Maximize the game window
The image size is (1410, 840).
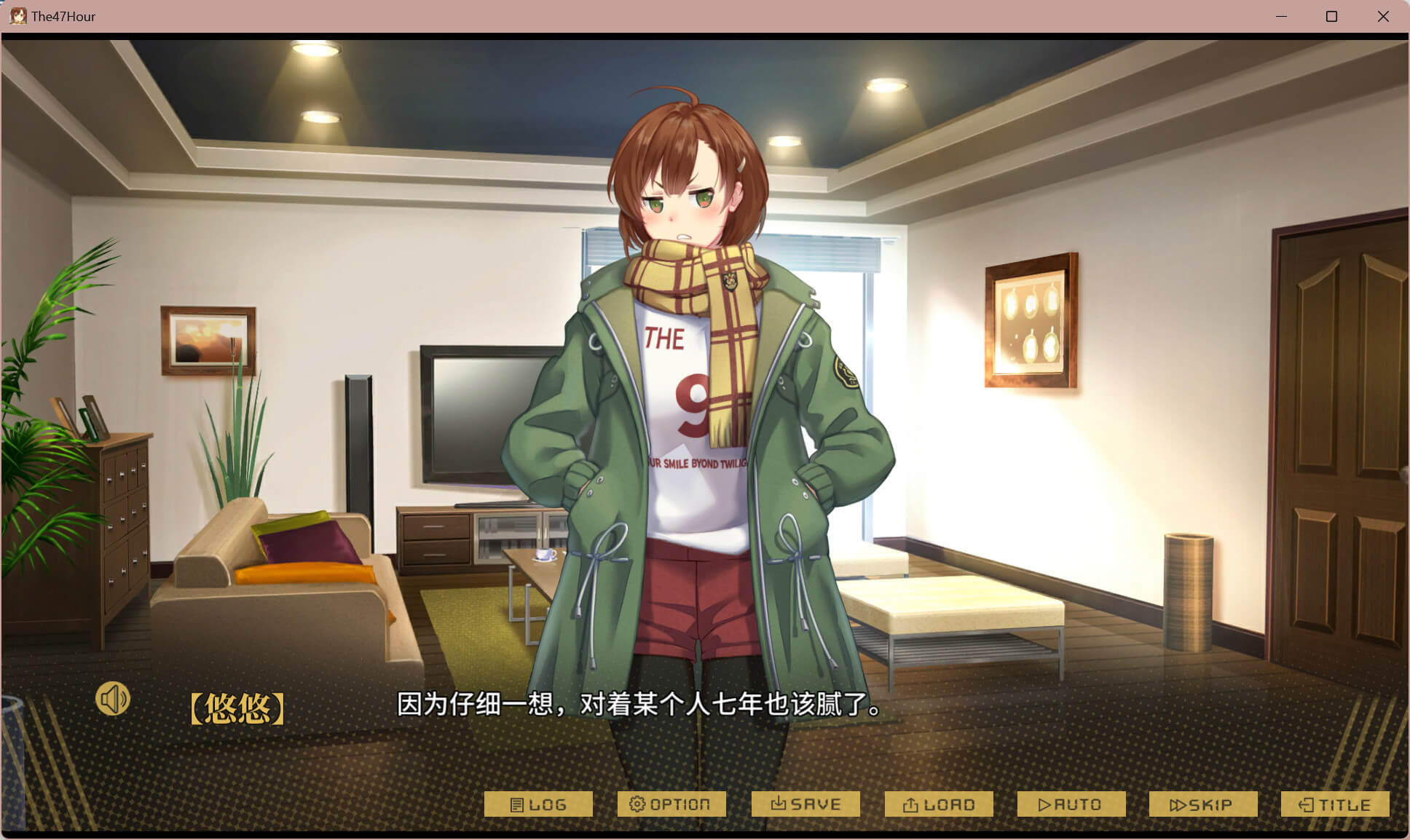click(1331, 16)
